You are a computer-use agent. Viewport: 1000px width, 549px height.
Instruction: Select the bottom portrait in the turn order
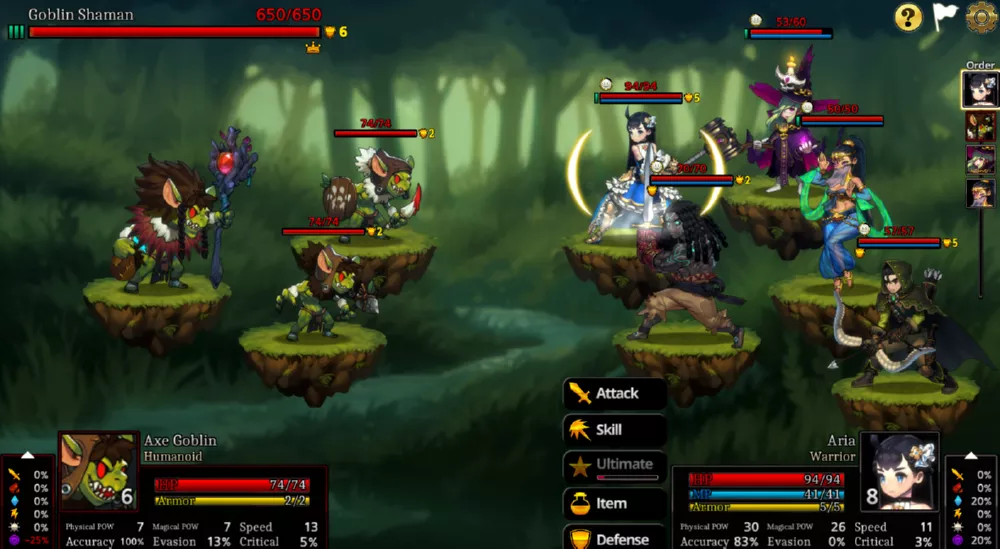(980, 193)
